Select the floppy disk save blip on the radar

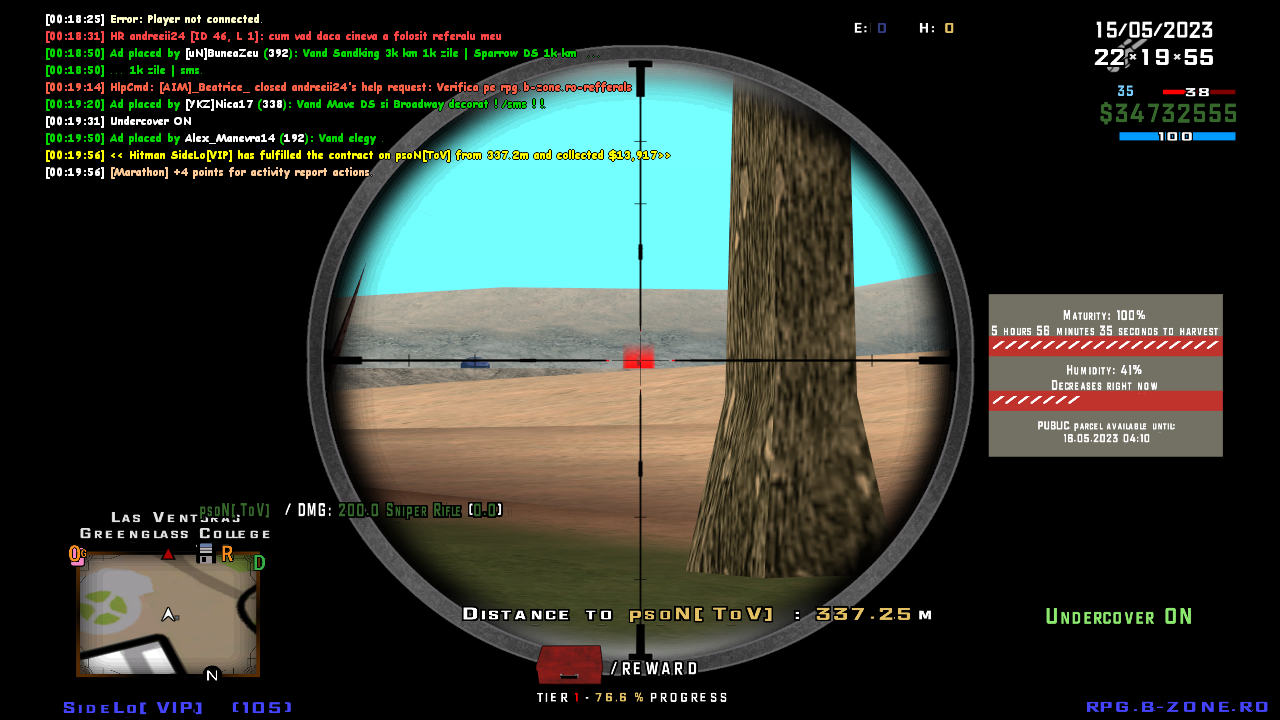coord(206,553)
